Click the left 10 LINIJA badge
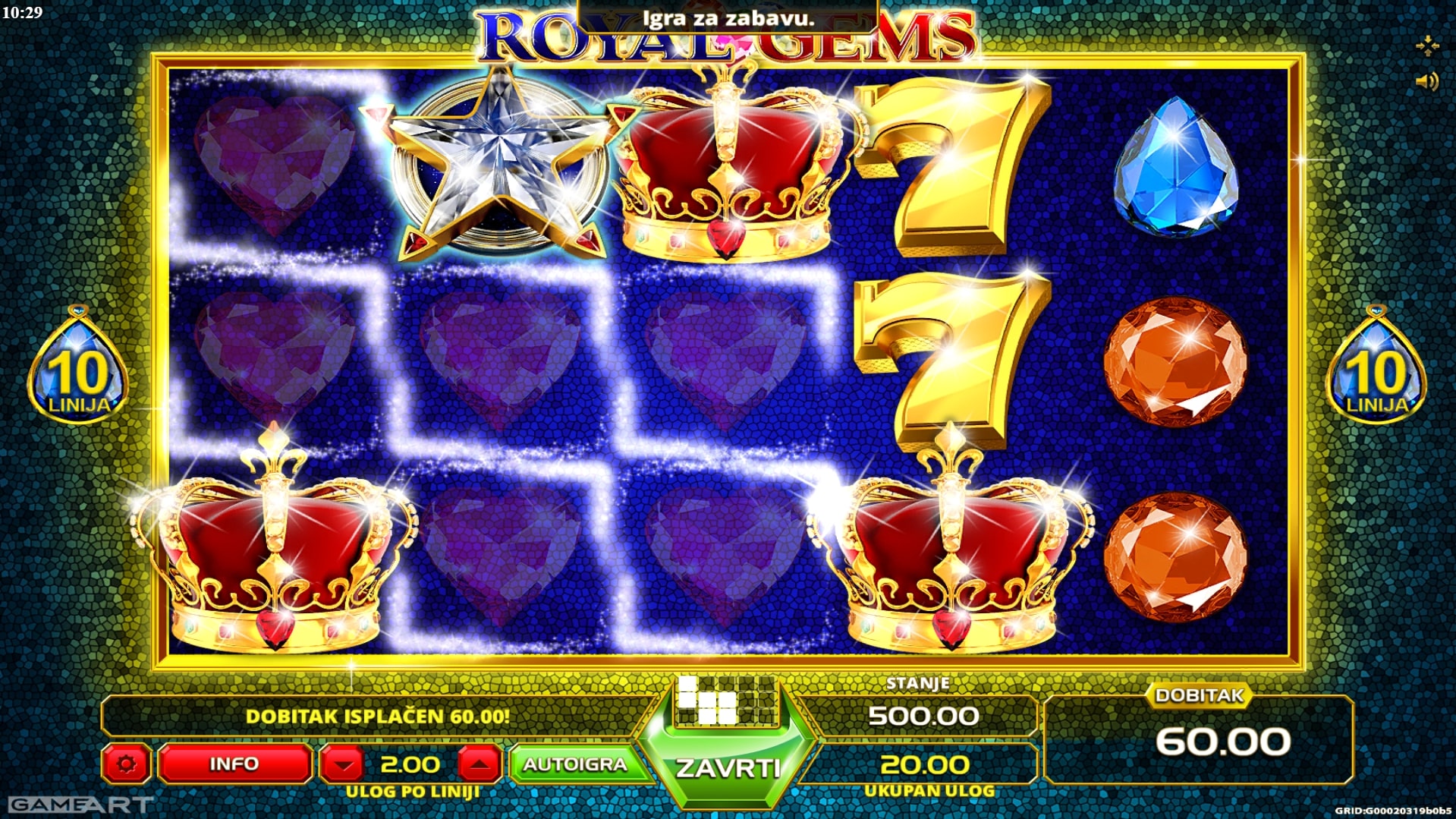Image resolution: width=1456 pixels, height=819 pixels. tap(78, 366)
